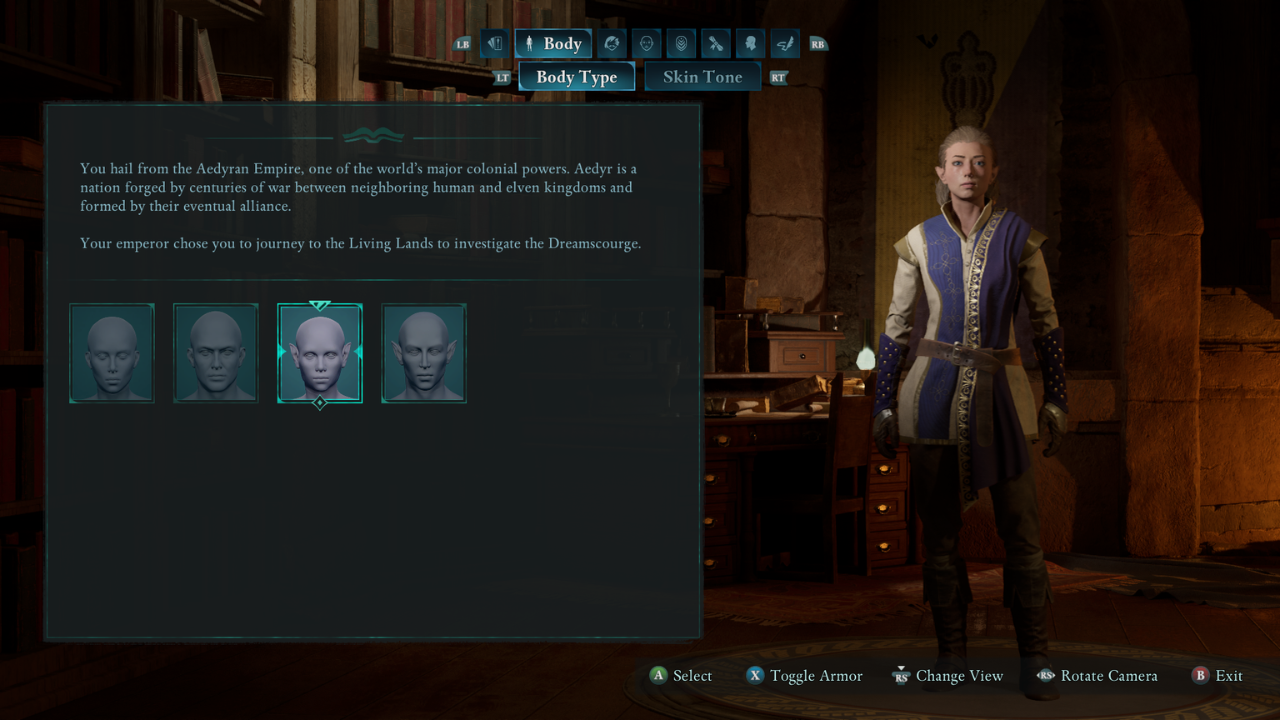Choose the masculine human head preset
The image size is (1280, 720).
(216, 353)
